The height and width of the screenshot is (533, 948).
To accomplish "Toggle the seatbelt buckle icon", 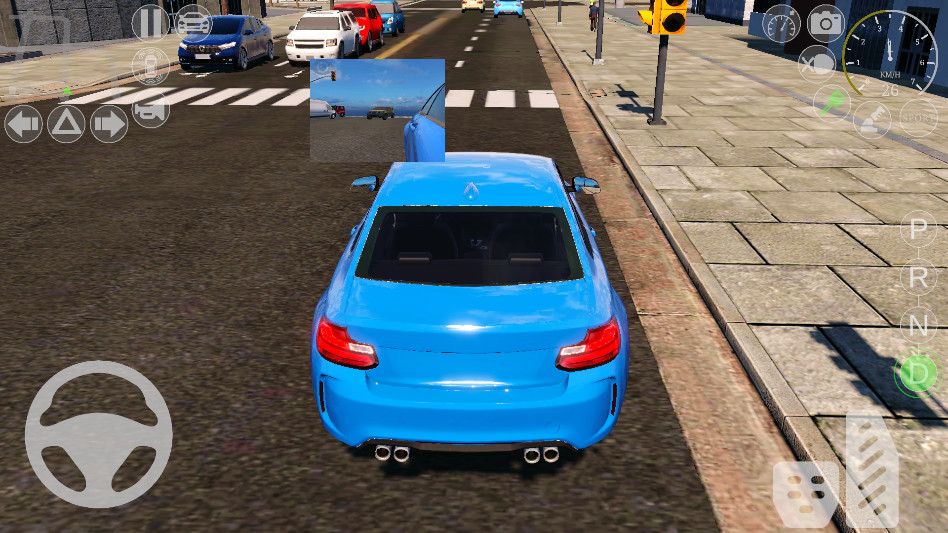I will [871, 120].
